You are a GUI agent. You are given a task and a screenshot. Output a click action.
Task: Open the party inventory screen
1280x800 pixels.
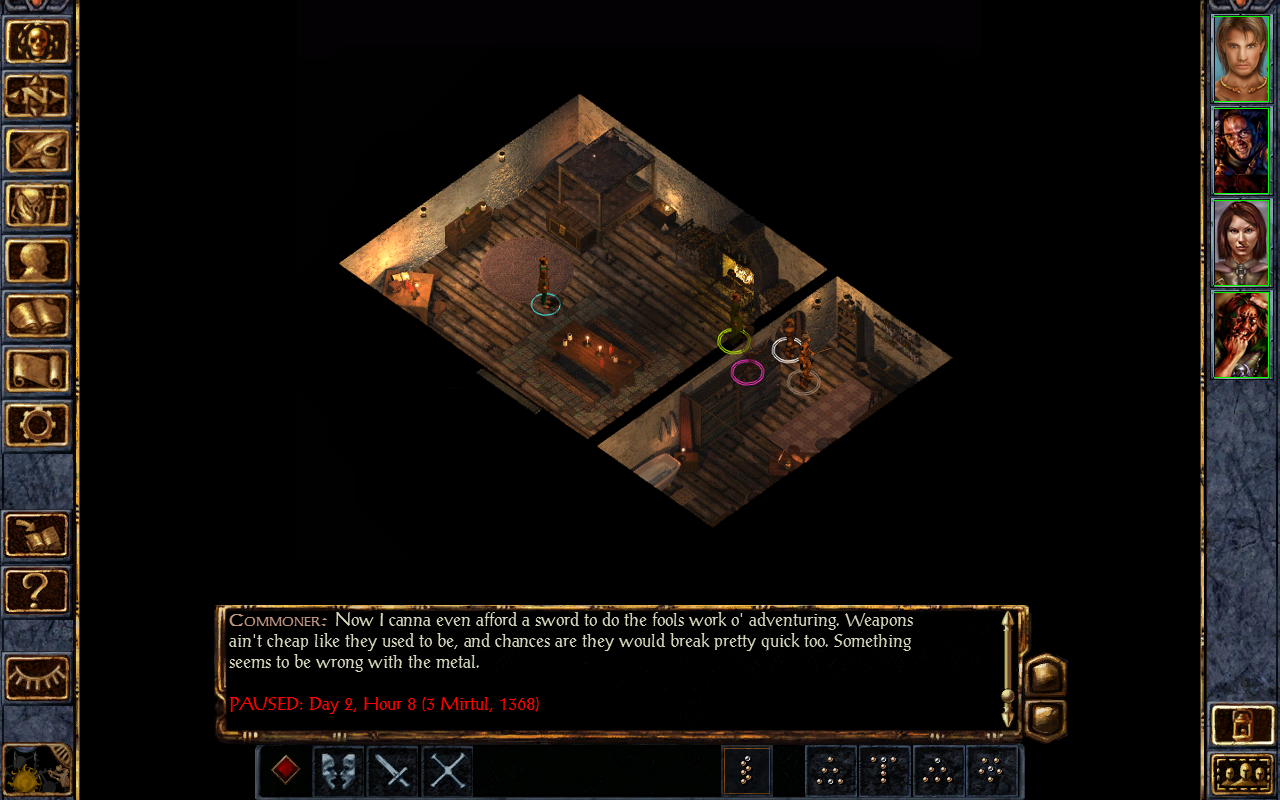pyautogui.click(x=38, y=206)
